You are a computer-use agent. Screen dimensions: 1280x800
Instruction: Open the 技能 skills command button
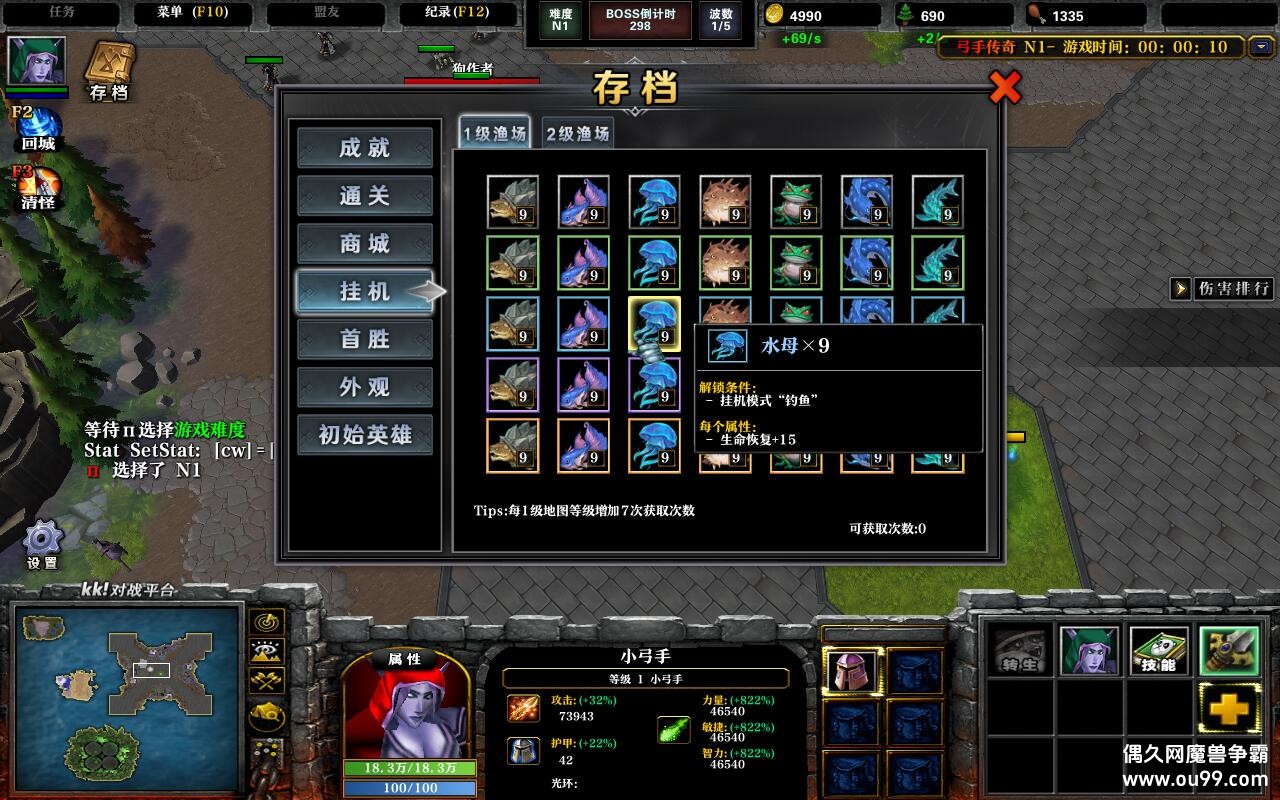tap(1159, 651)
